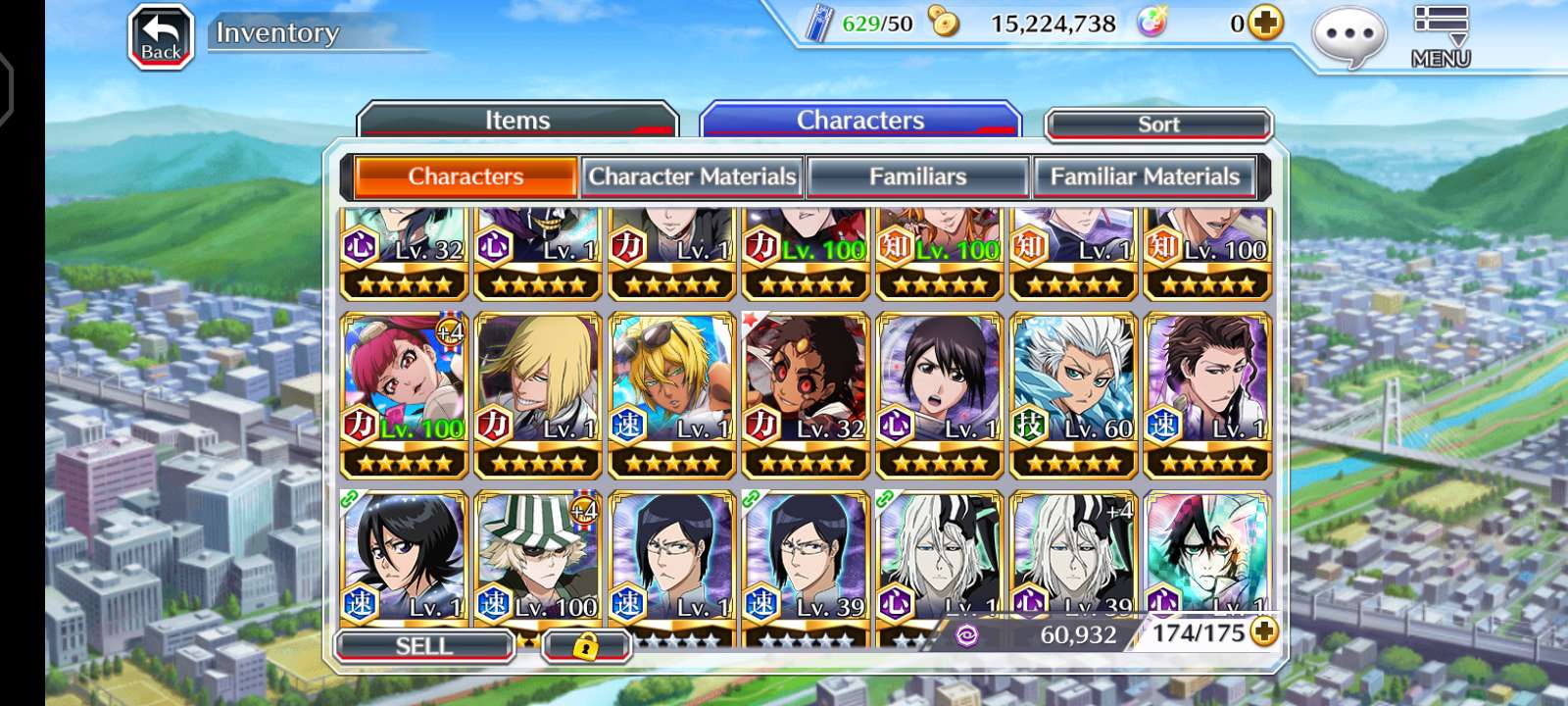Switch to the Items tab
This screenshot has width=1568, height=706.
[x=517, y=121]
